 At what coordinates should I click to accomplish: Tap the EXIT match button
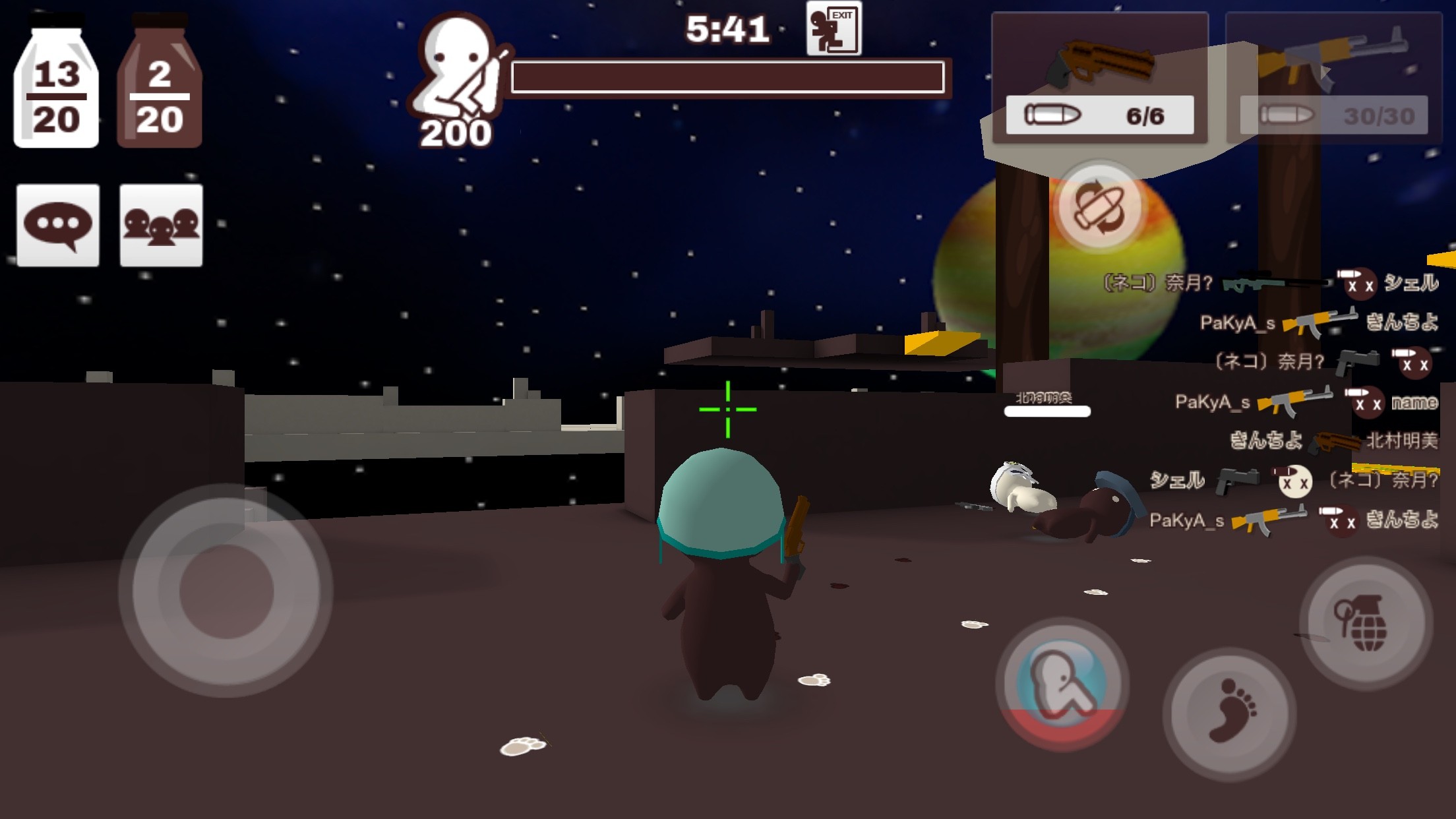tap(834, 30)
